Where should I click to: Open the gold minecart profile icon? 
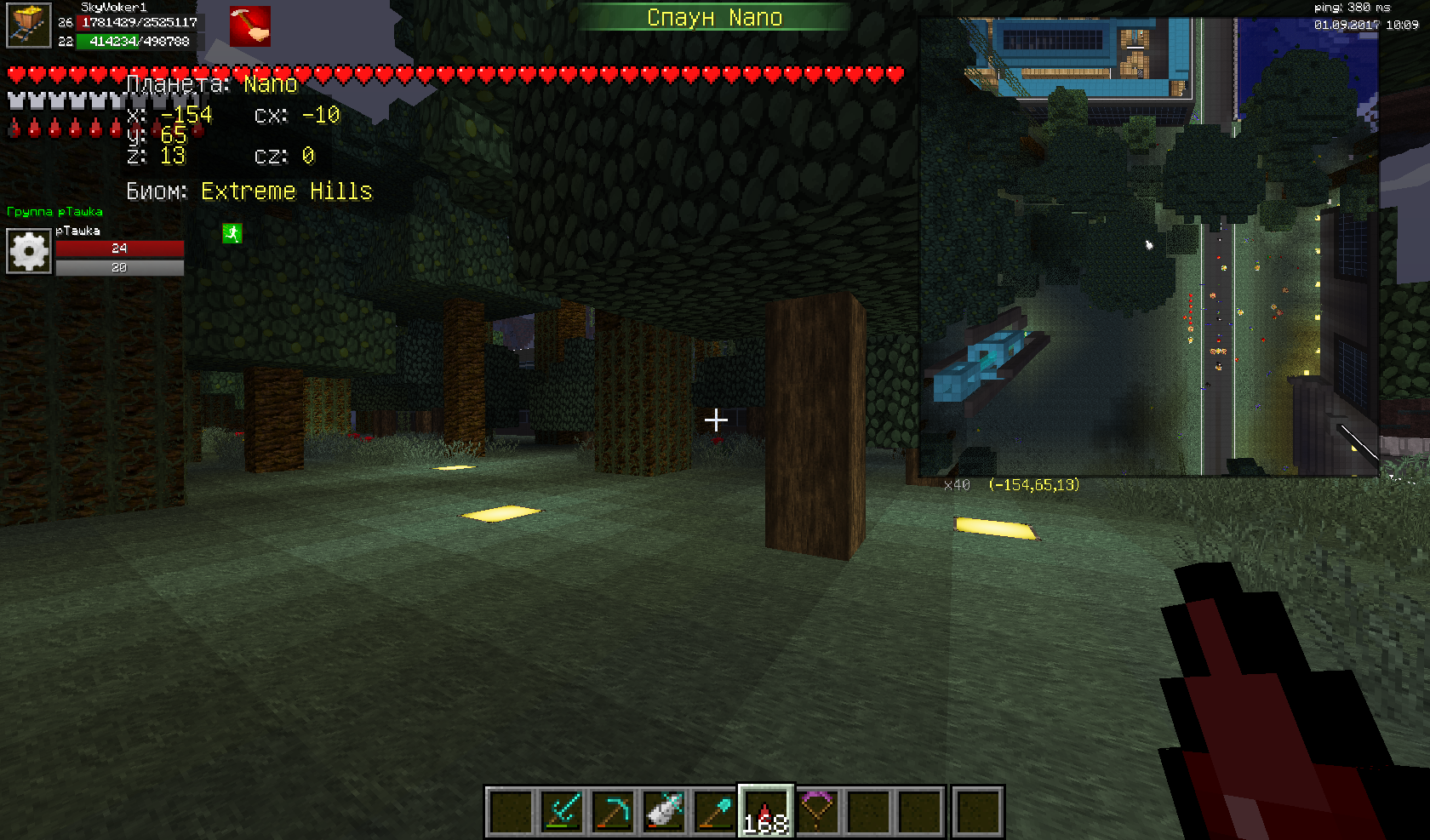pyautogui.click(x=29, y=26)
